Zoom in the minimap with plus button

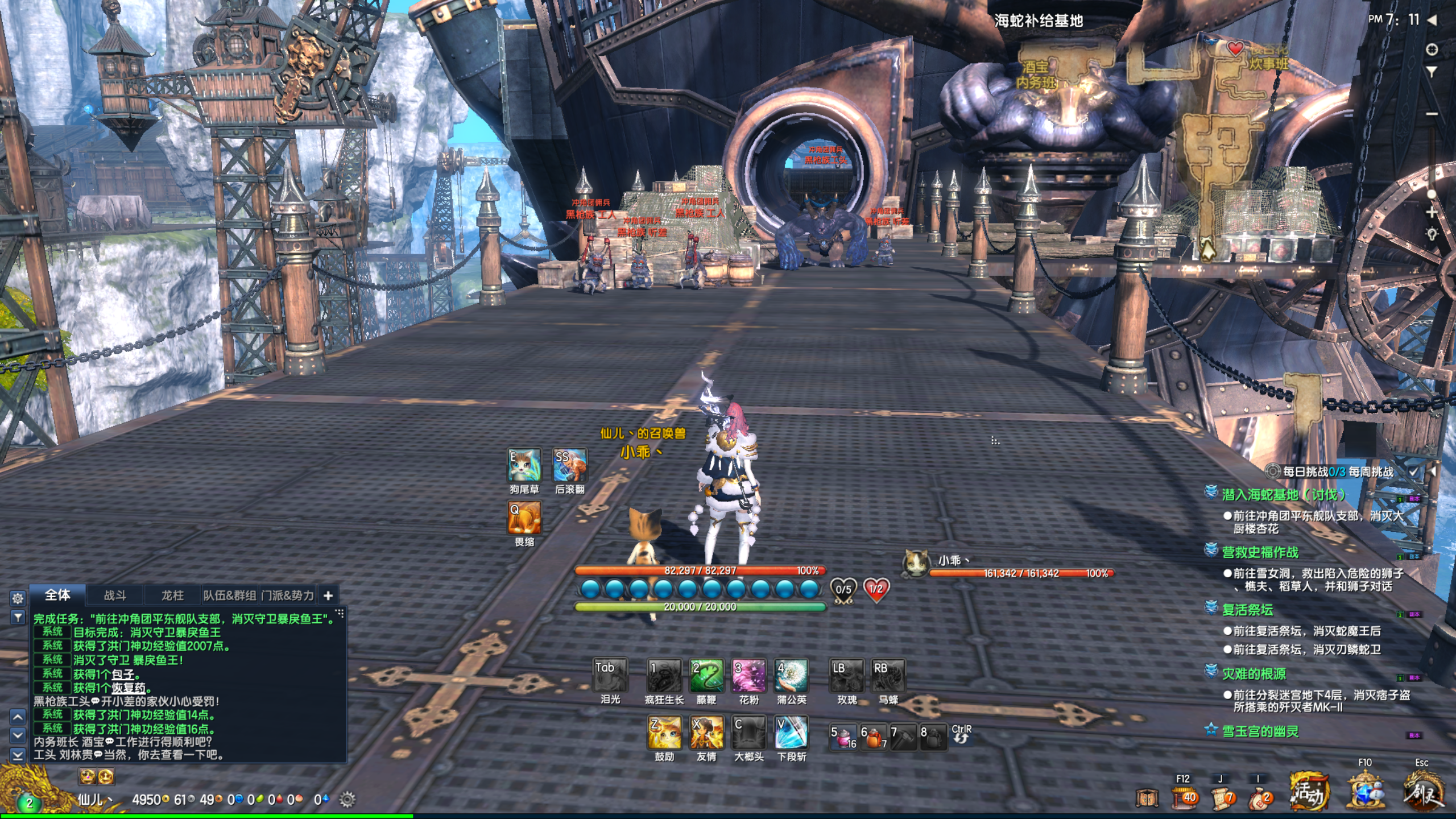1432,213
